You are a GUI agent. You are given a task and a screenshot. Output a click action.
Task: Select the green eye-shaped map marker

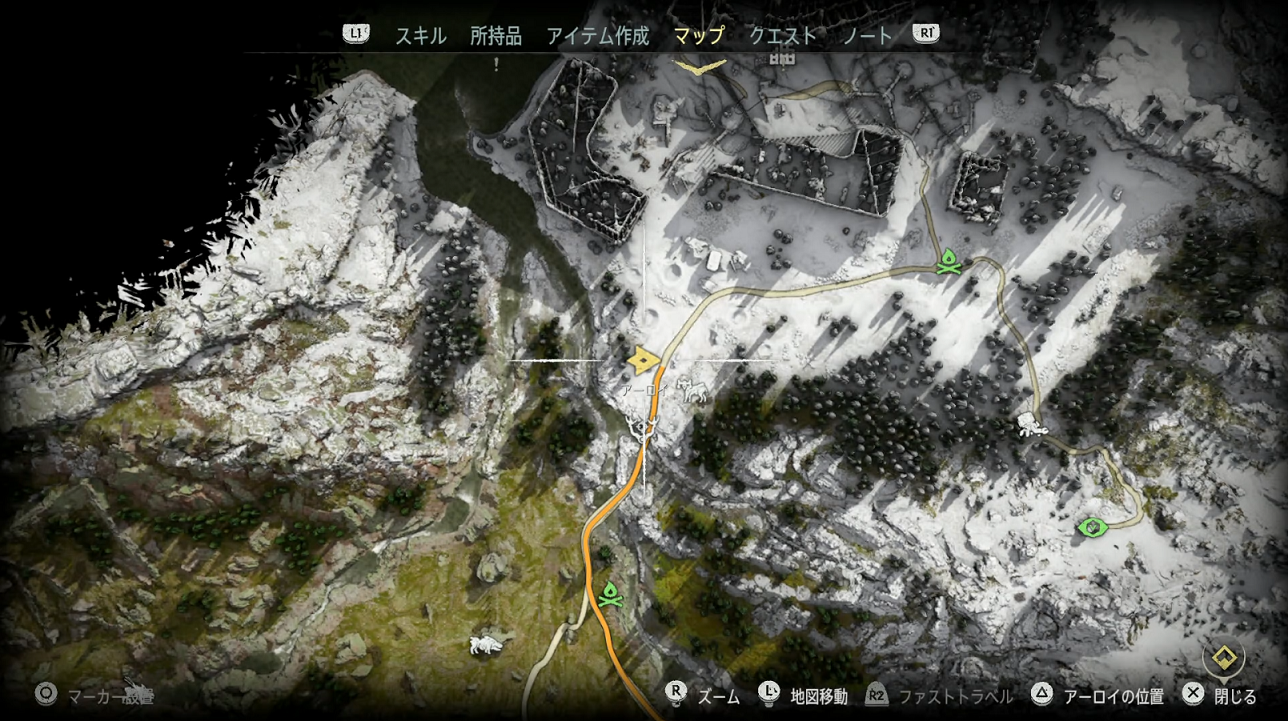1093,526
